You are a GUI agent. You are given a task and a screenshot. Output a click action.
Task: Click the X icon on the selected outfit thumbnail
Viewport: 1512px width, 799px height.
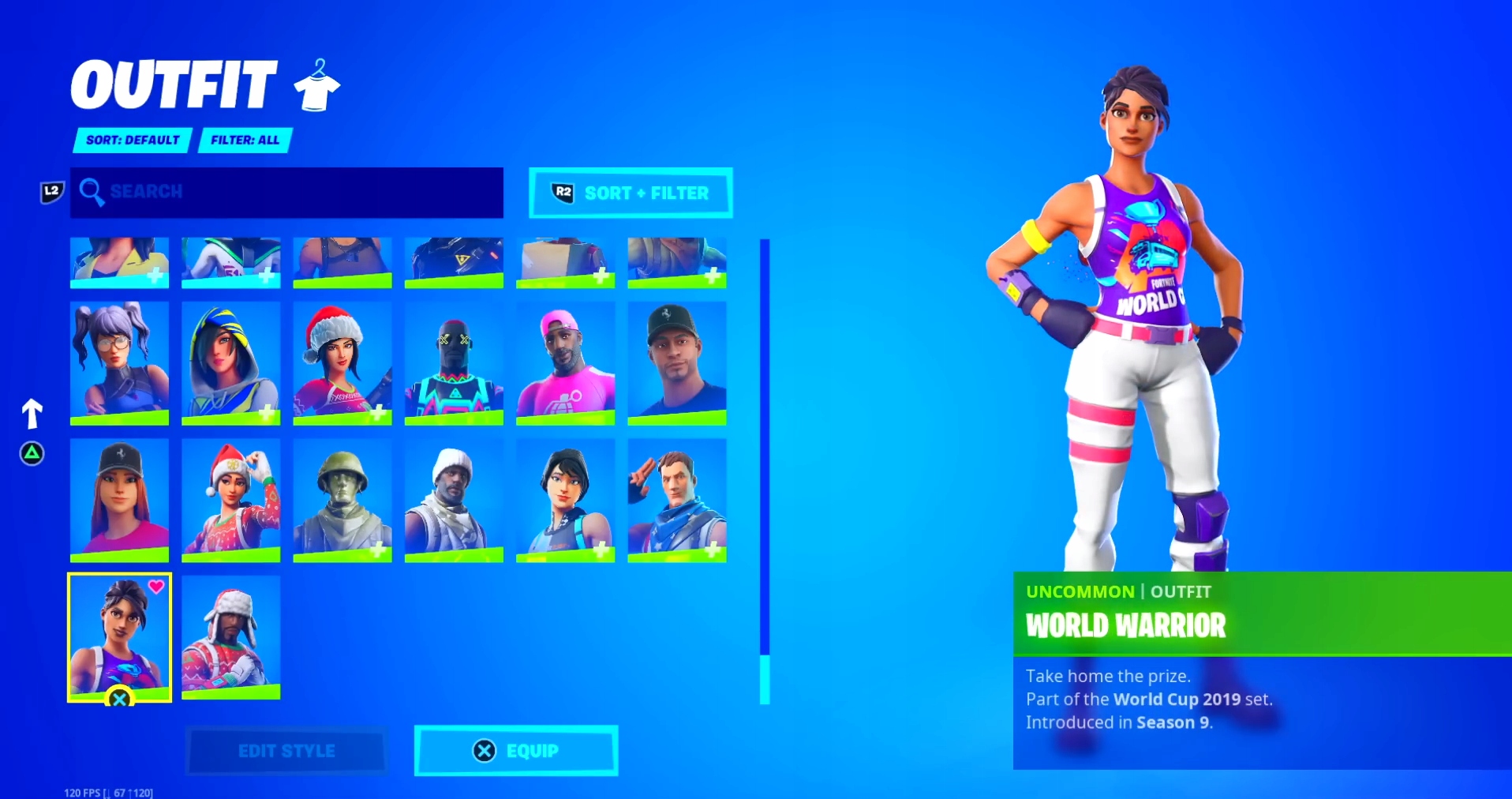pyautogui.click(x=120, y=698)
